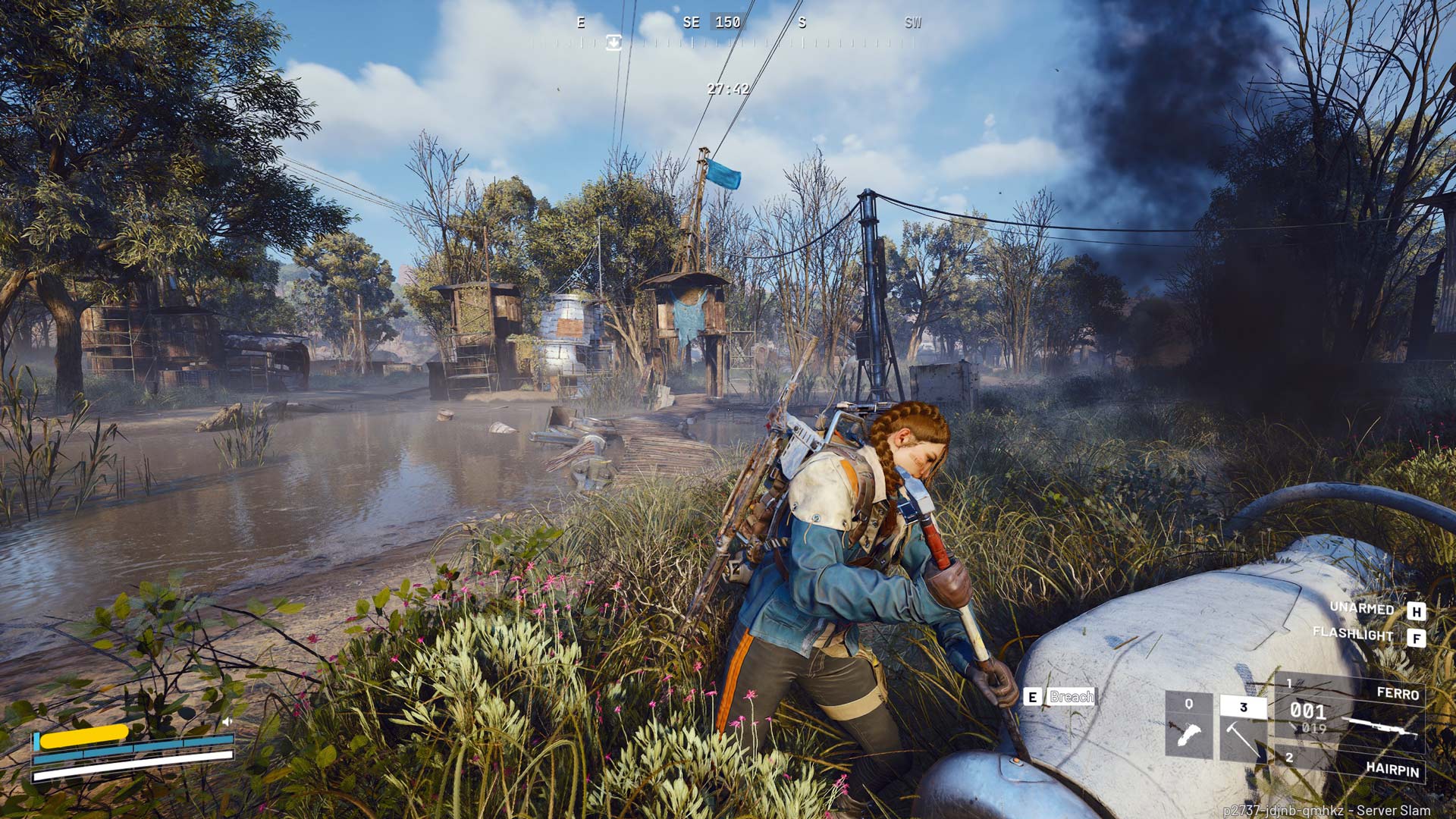Screen dimensions: 1456x819
Task: Toggle the UNARMED stance
Action: (x=1360, y=609)
